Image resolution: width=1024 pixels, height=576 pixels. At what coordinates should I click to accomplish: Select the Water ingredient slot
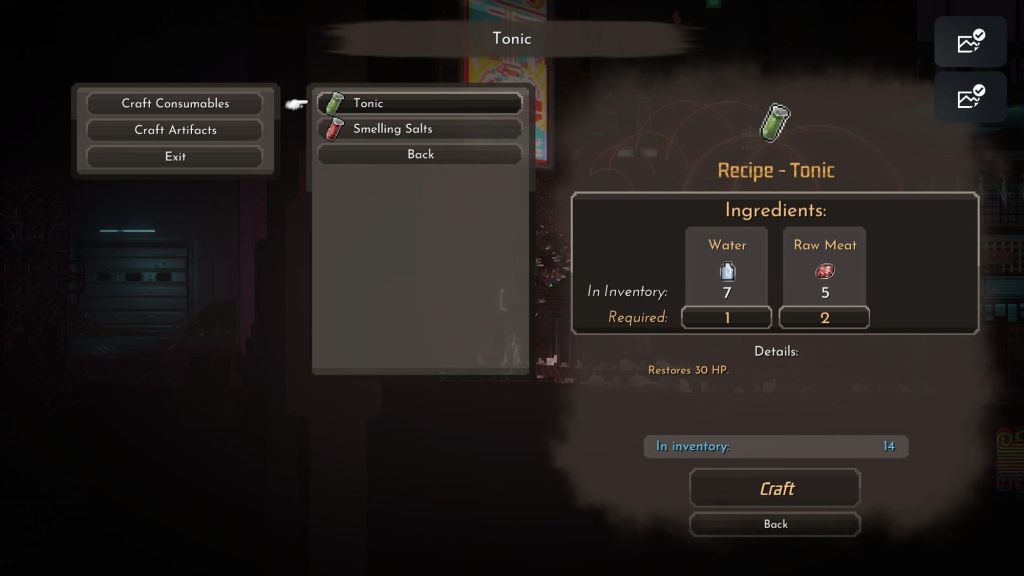727,270
